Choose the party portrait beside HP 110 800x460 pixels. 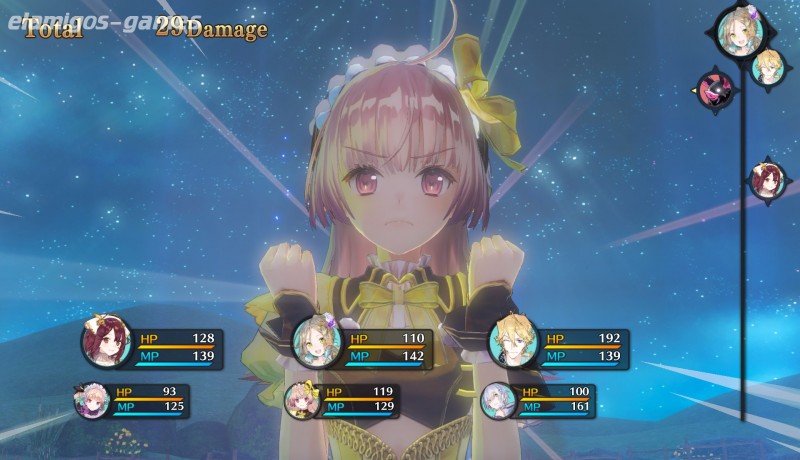317,345
